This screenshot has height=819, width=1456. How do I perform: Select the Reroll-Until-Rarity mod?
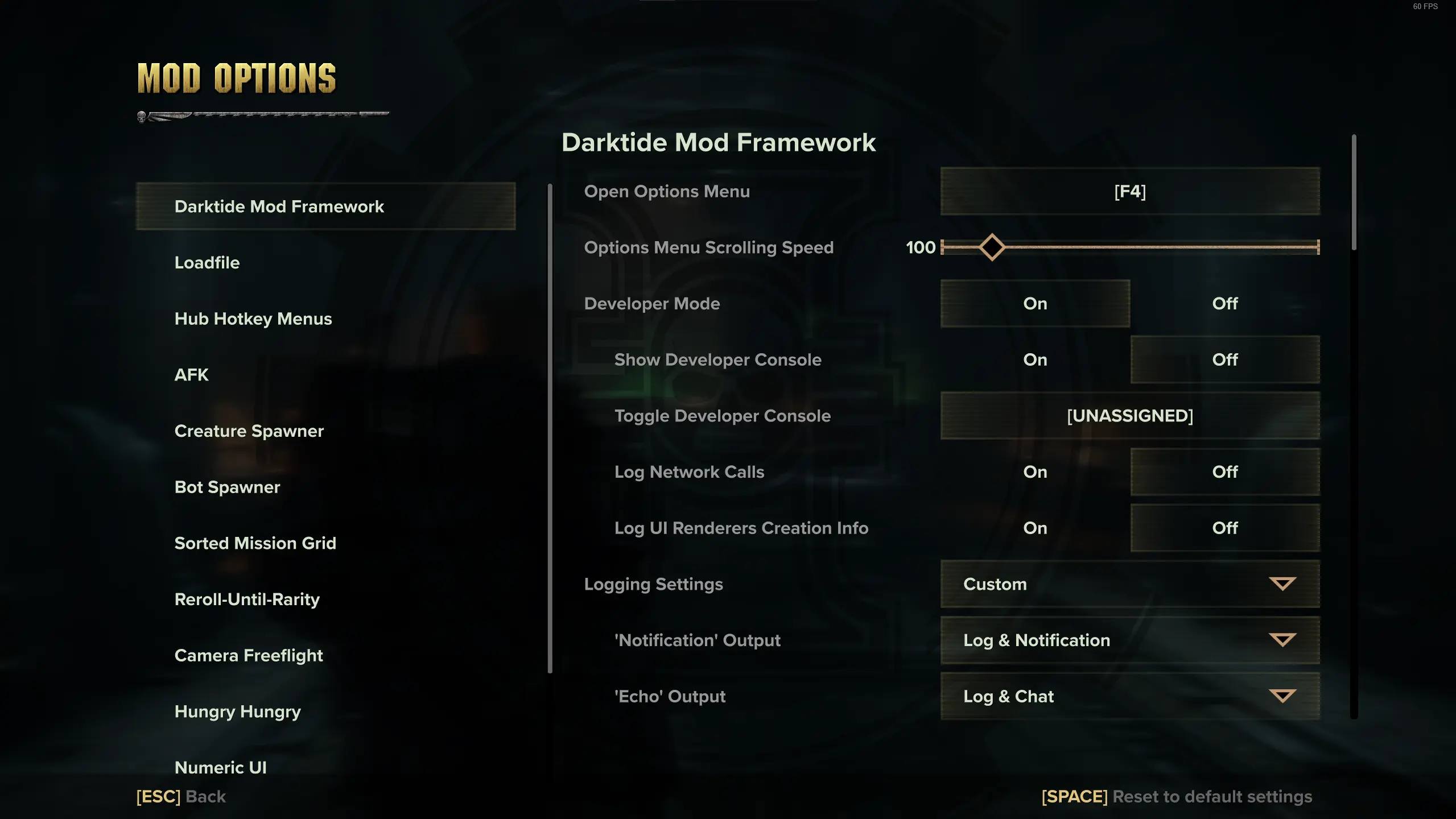247,598
